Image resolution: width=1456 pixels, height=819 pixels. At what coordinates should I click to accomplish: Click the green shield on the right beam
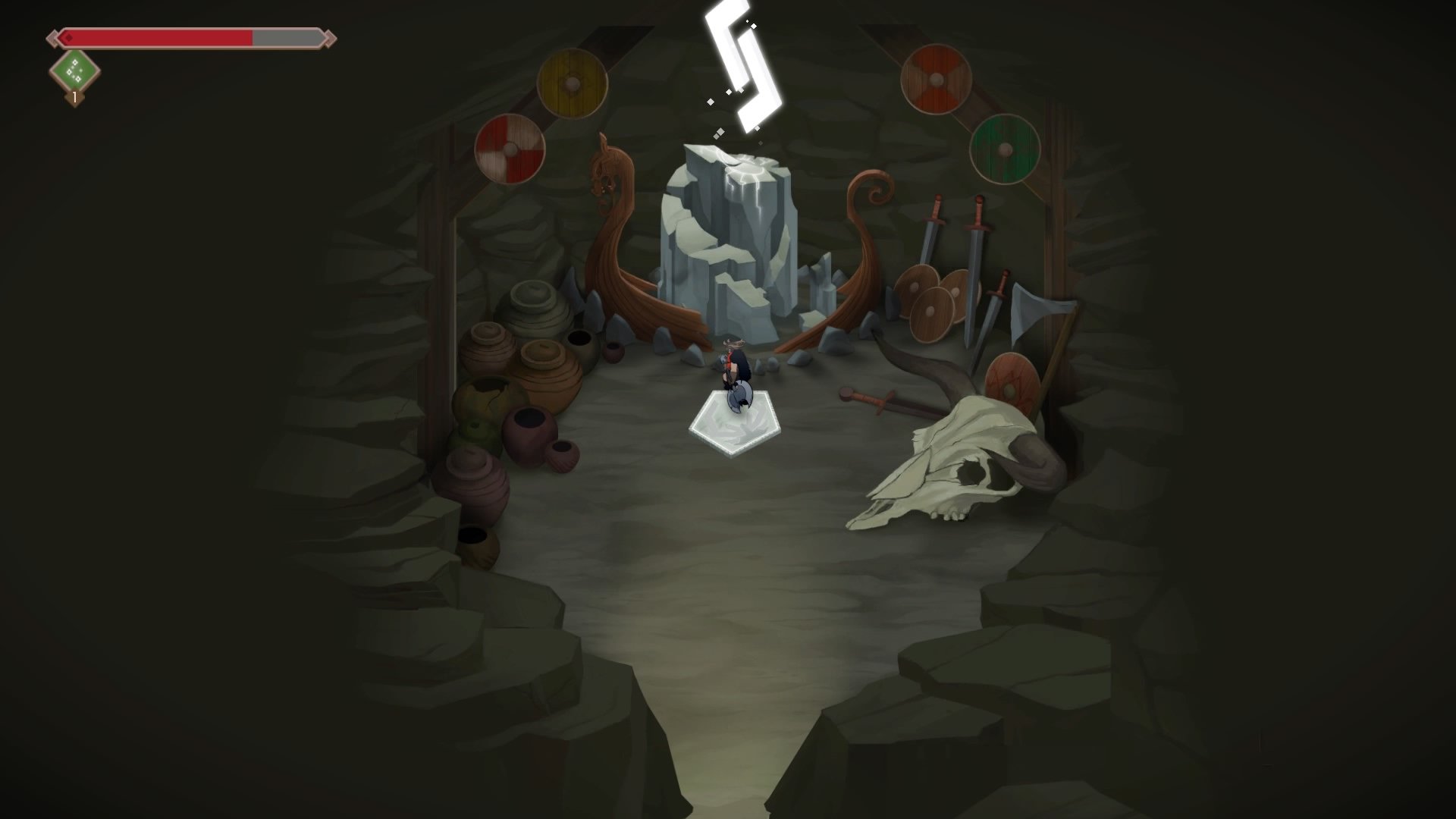(x=1006, y=148)
